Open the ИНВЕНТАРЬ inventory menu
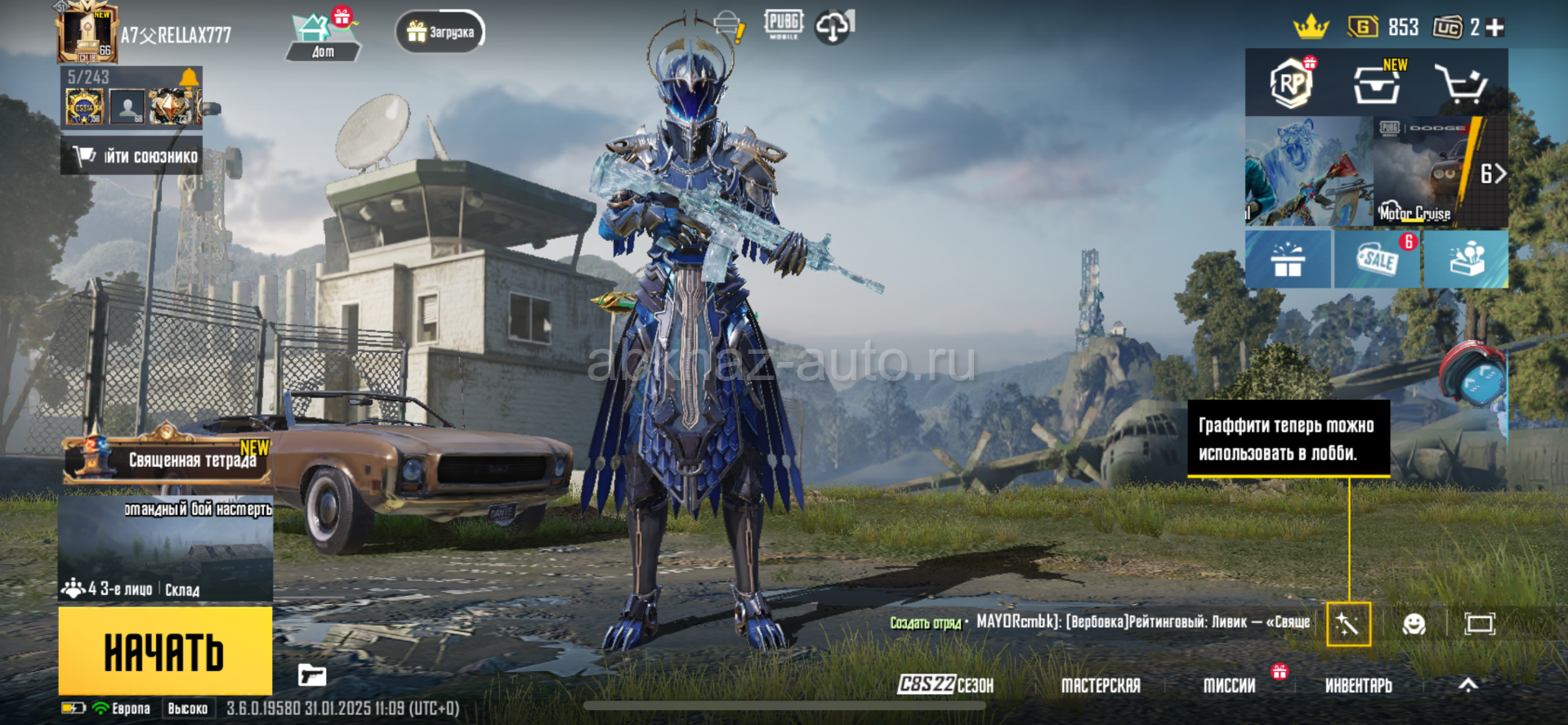Image resolution: width=1568 pixels, height=725 pixels. 1358,686
